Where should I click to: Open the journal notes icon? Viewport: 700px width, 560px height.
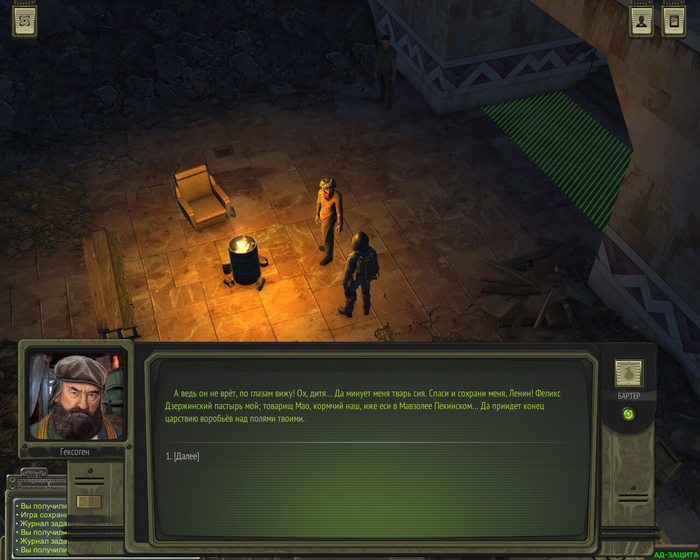tap(674, 23)
